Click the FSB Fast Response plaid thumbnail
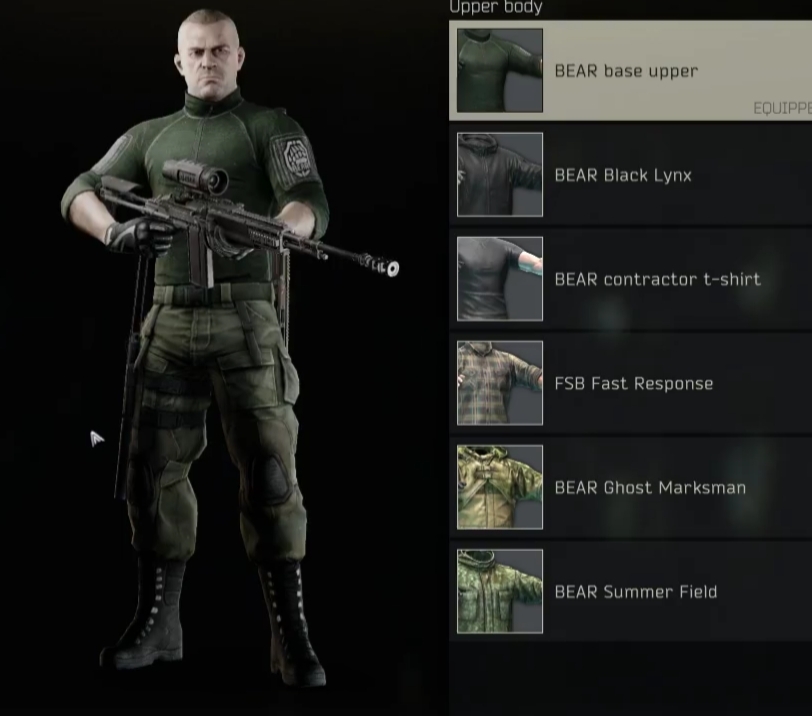 pos(500,383)
